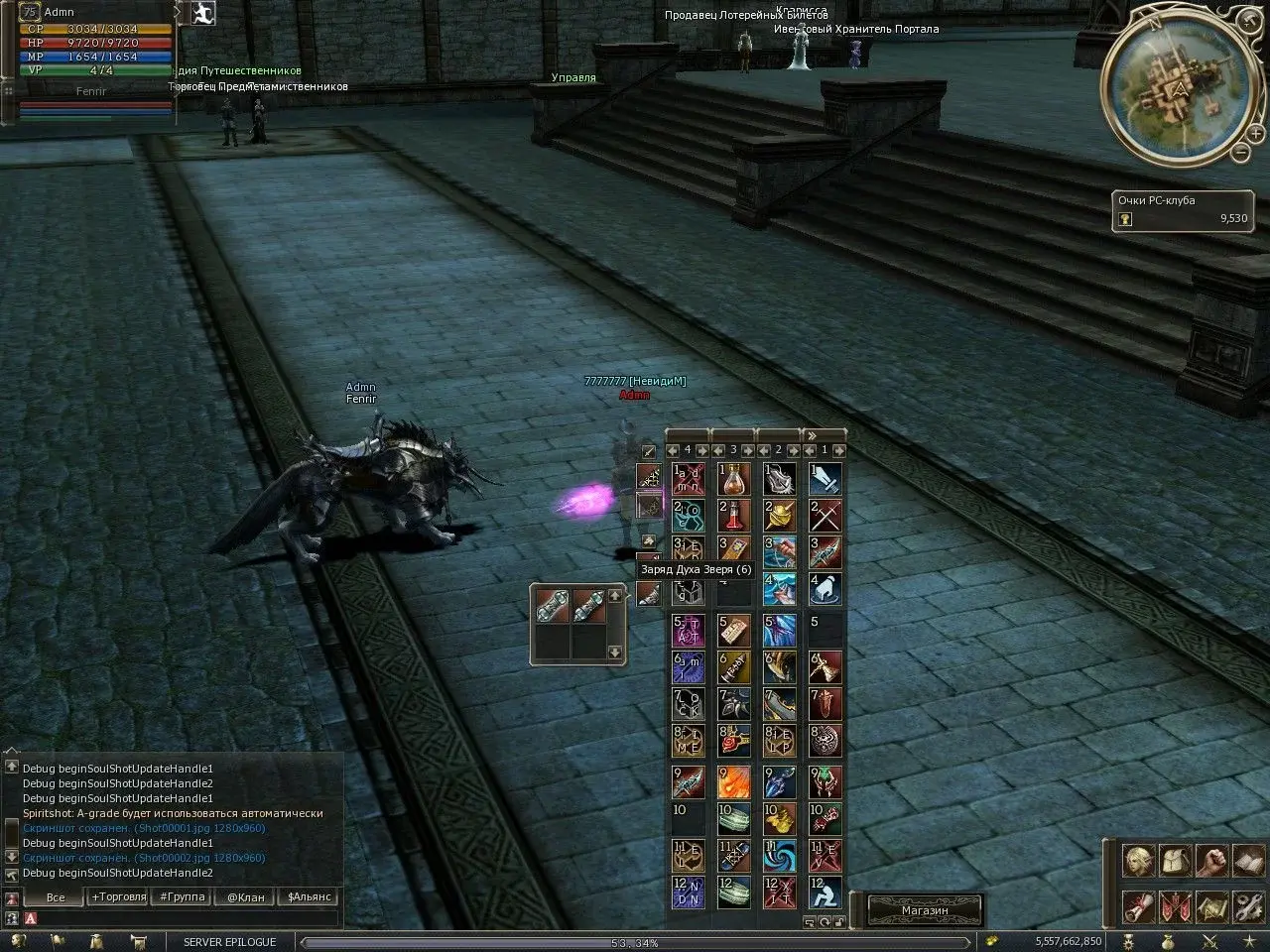Show the @Клан chat tab
Viewport: 1270px width, 952px height.
[x=245, y=896]
